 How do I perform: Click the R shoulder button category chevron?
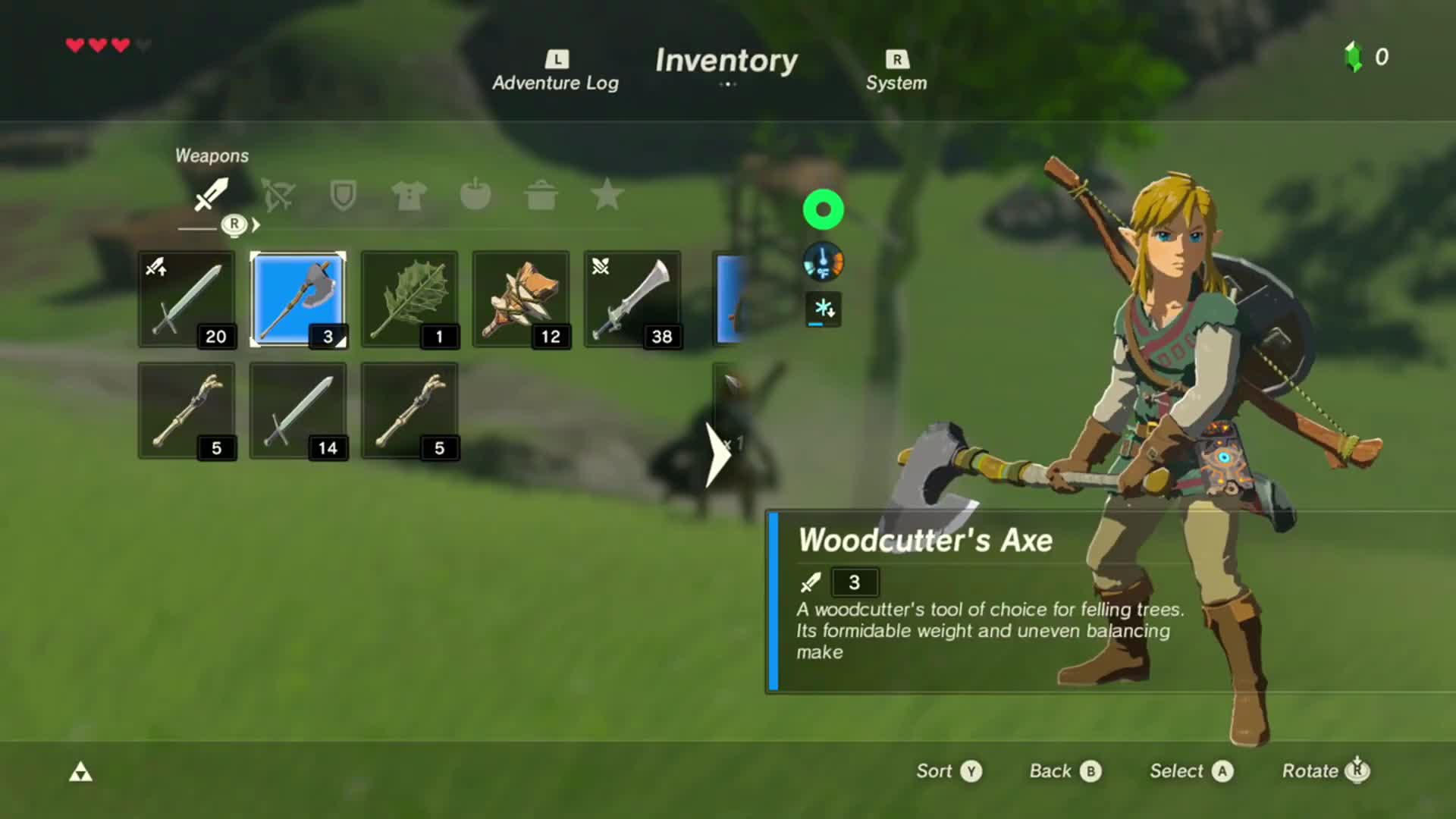[235, 224]
